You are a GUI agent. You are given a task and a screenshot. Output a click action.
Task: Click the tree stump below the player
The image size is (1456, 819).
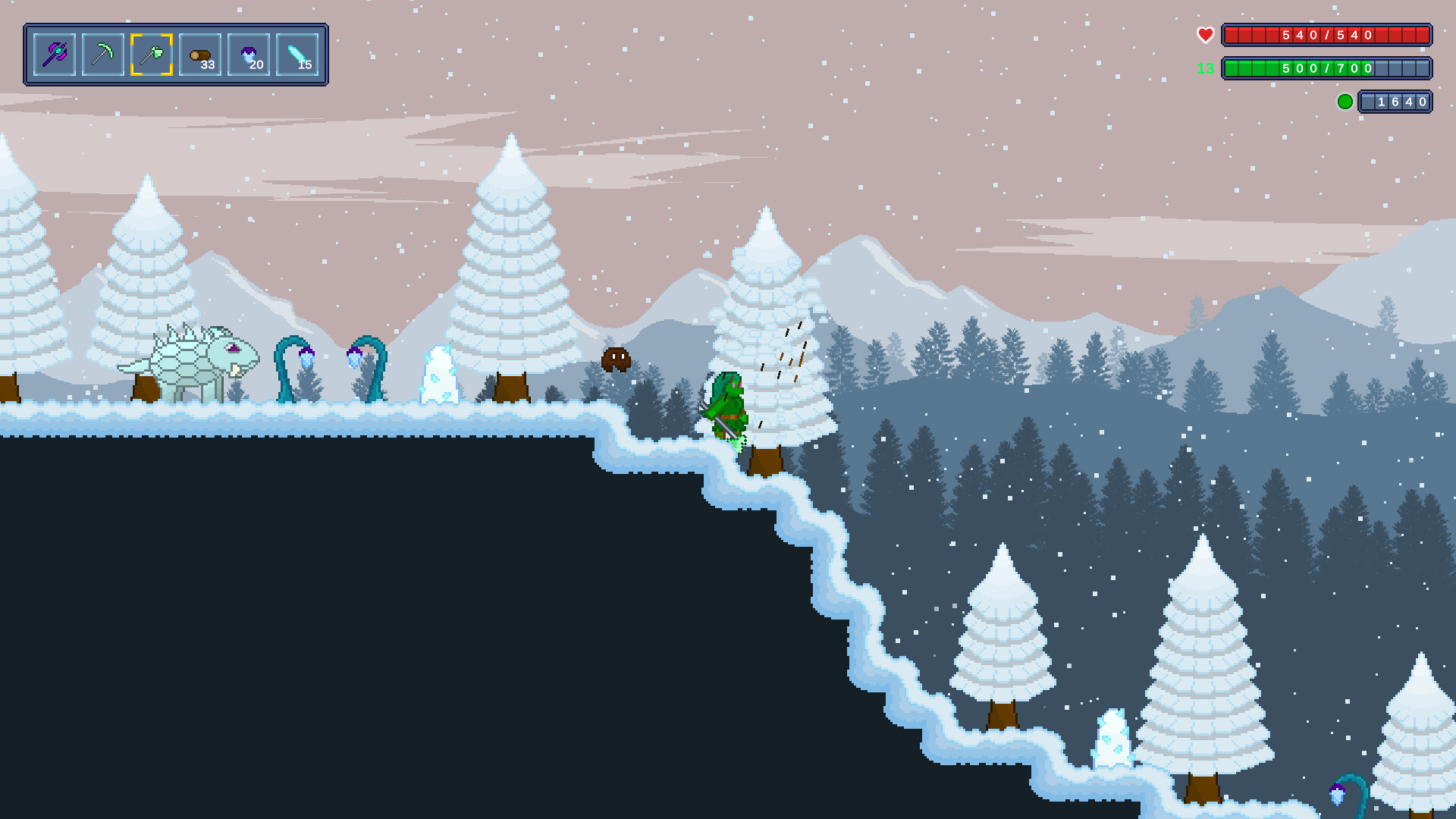(x=766, y=459)
